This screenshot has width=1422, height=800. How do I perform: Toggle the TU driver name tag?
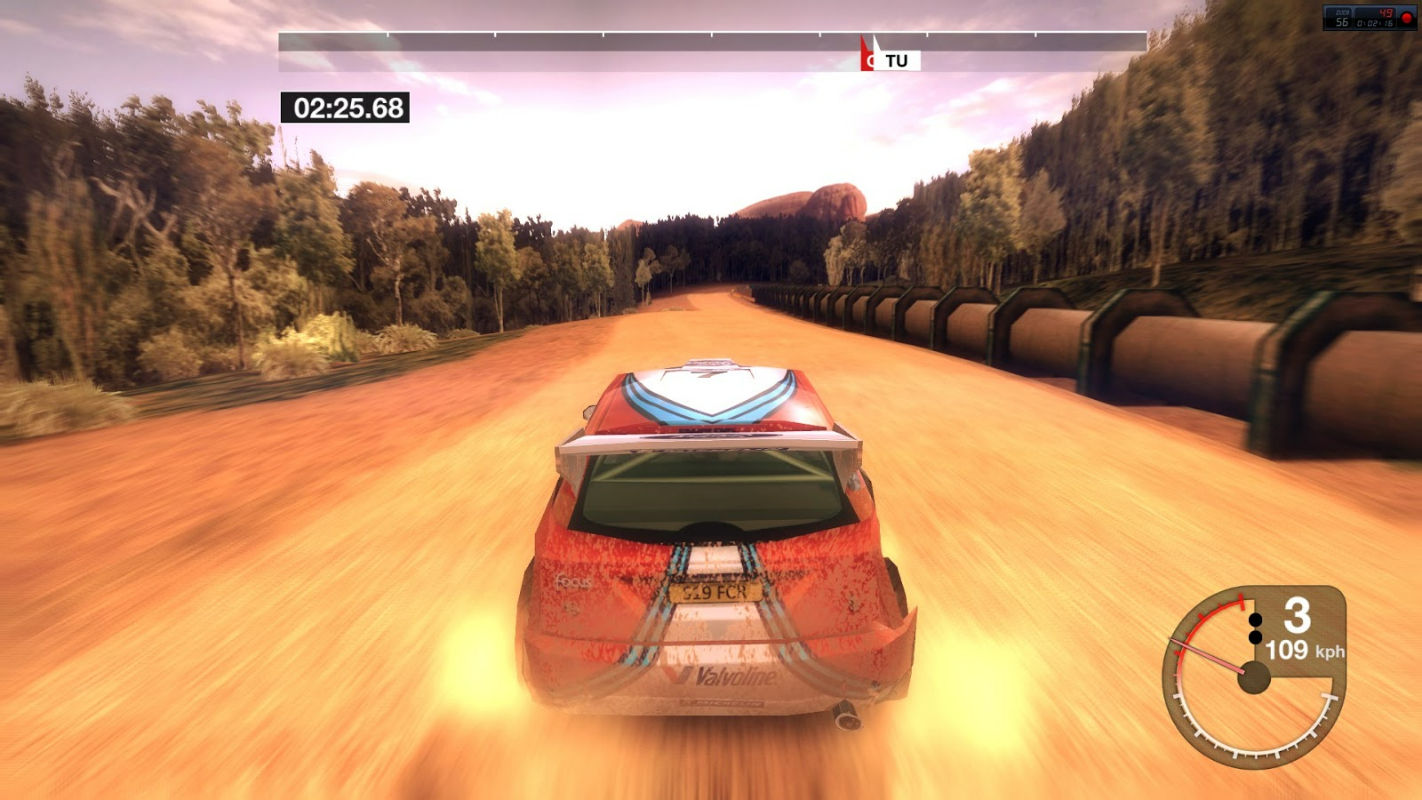coord(898,60)
